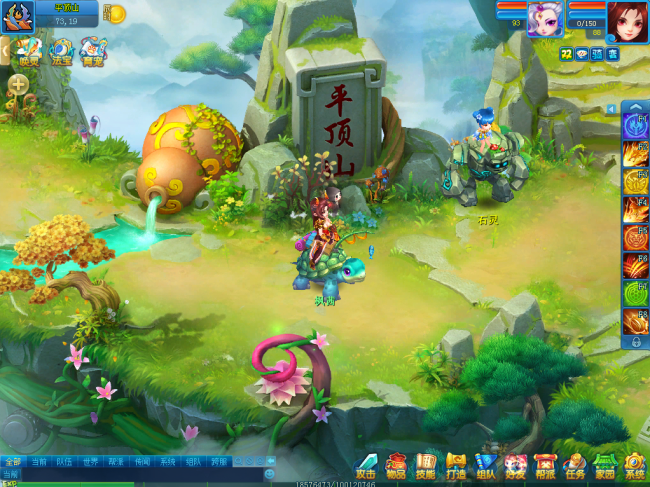Click the round golden plus button
The width and height of the screenshot is (650, 487).
click(19, 85)
